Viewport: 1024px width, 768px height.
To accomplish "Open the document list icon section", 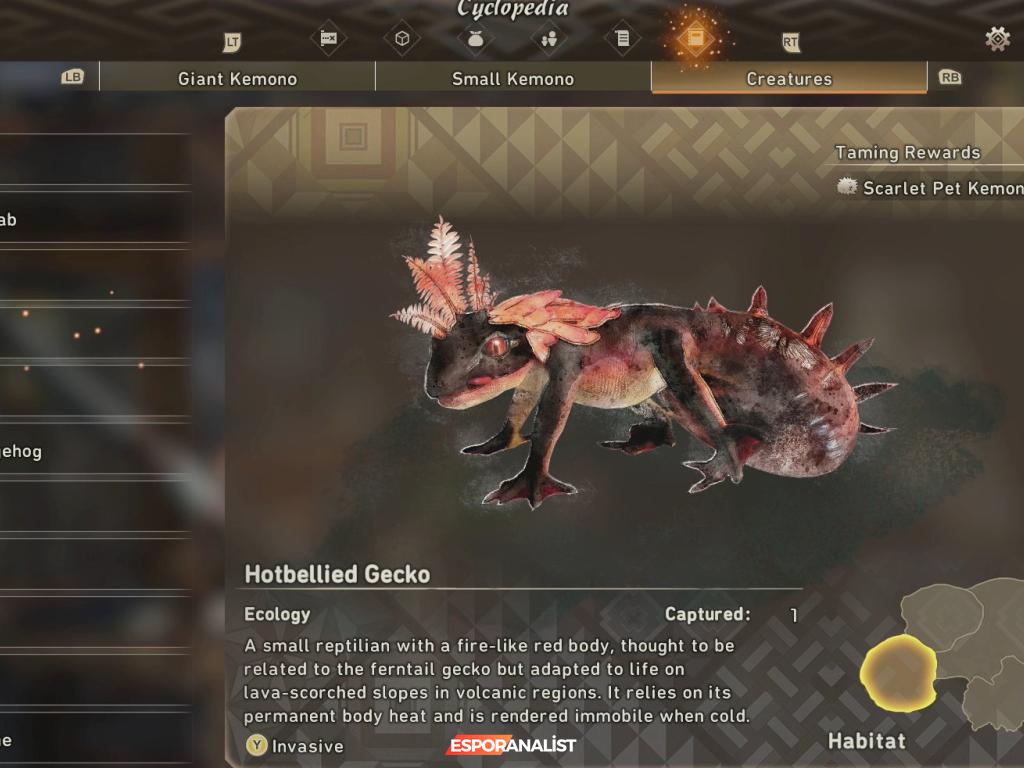I will 622,39.
